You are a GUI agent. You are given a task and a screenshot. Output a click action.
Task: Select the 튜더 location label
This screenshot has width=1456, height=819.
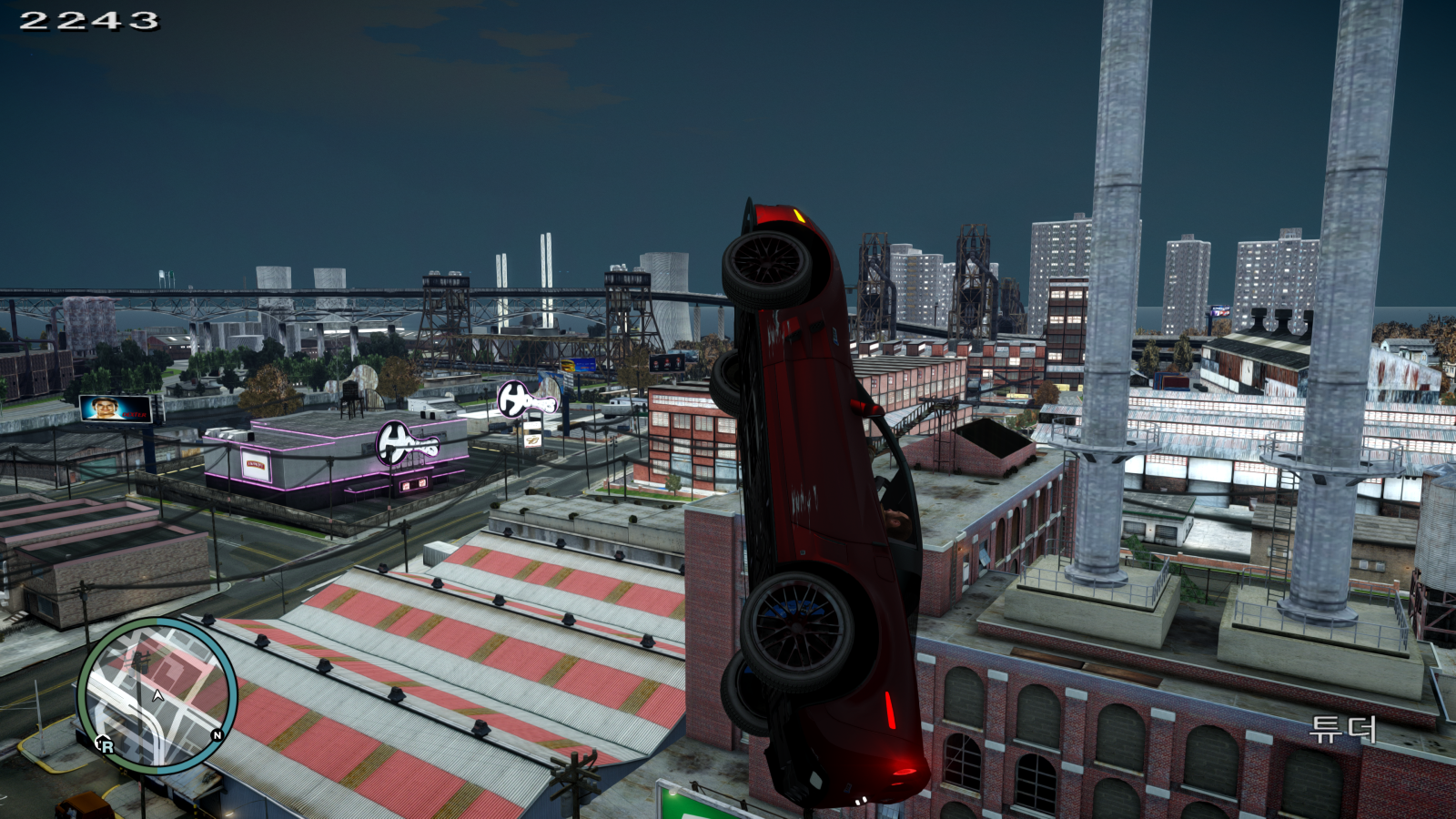1346,728
